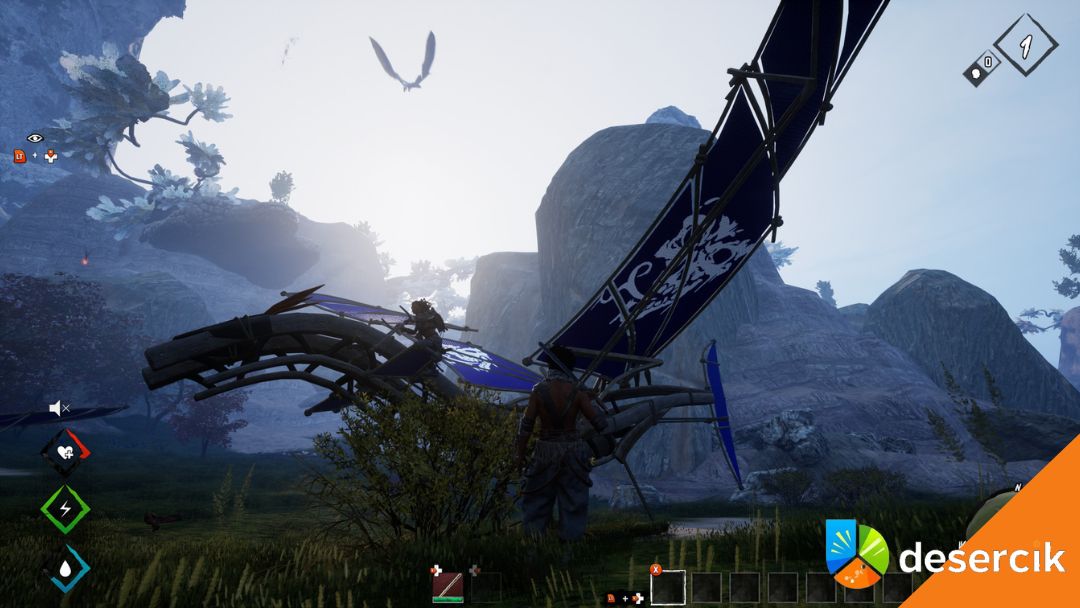Open the level diamond showing number 1
This screenshot has height=608, width=1080.
(1026, 44)
